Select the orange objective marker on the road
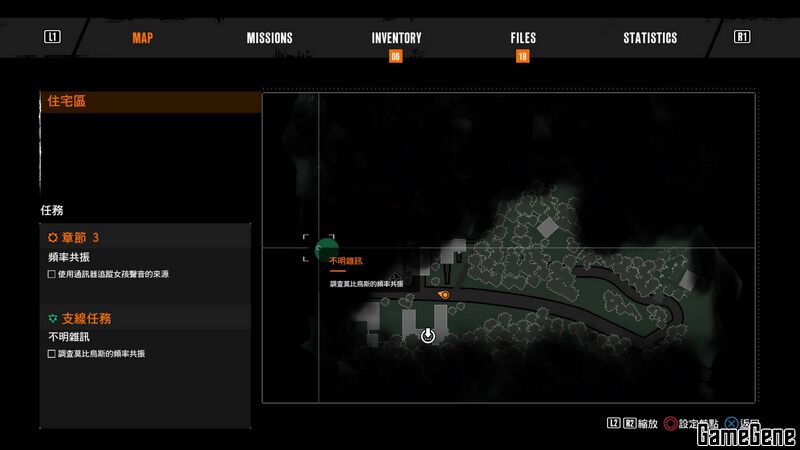This screenshot has height=450, width=800. click(x=444, y=295)
